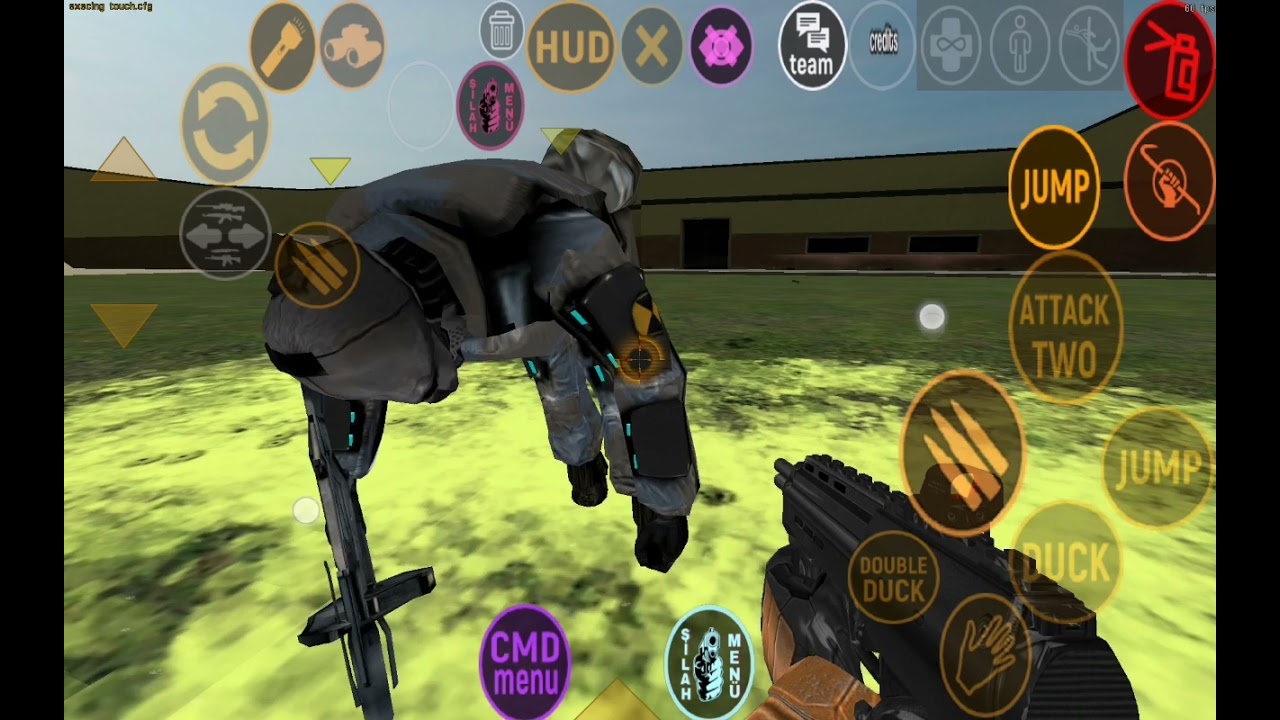Toggle the HUD button
The width and height of the screenshot is (1280, 720).
[x=572, y=47]
